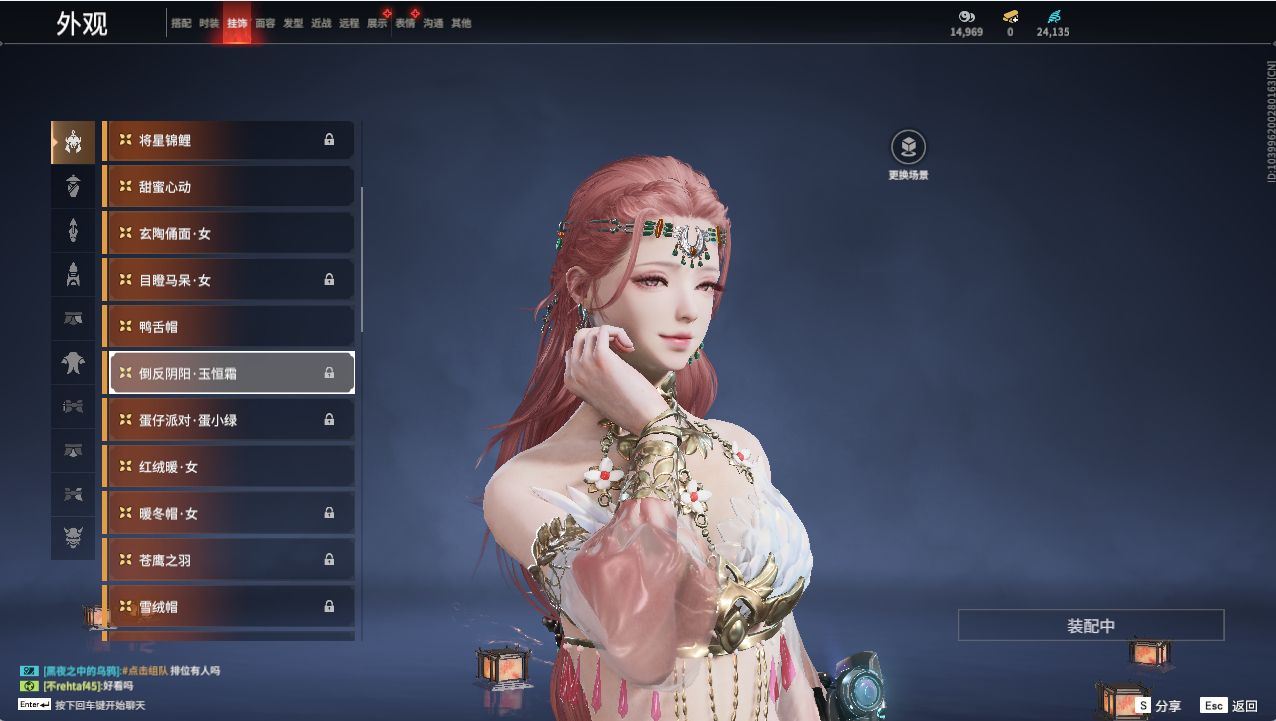This screenshot has height=721, width=1276.
Task: Choose the 其他 tab
Action: click(461, 23)
